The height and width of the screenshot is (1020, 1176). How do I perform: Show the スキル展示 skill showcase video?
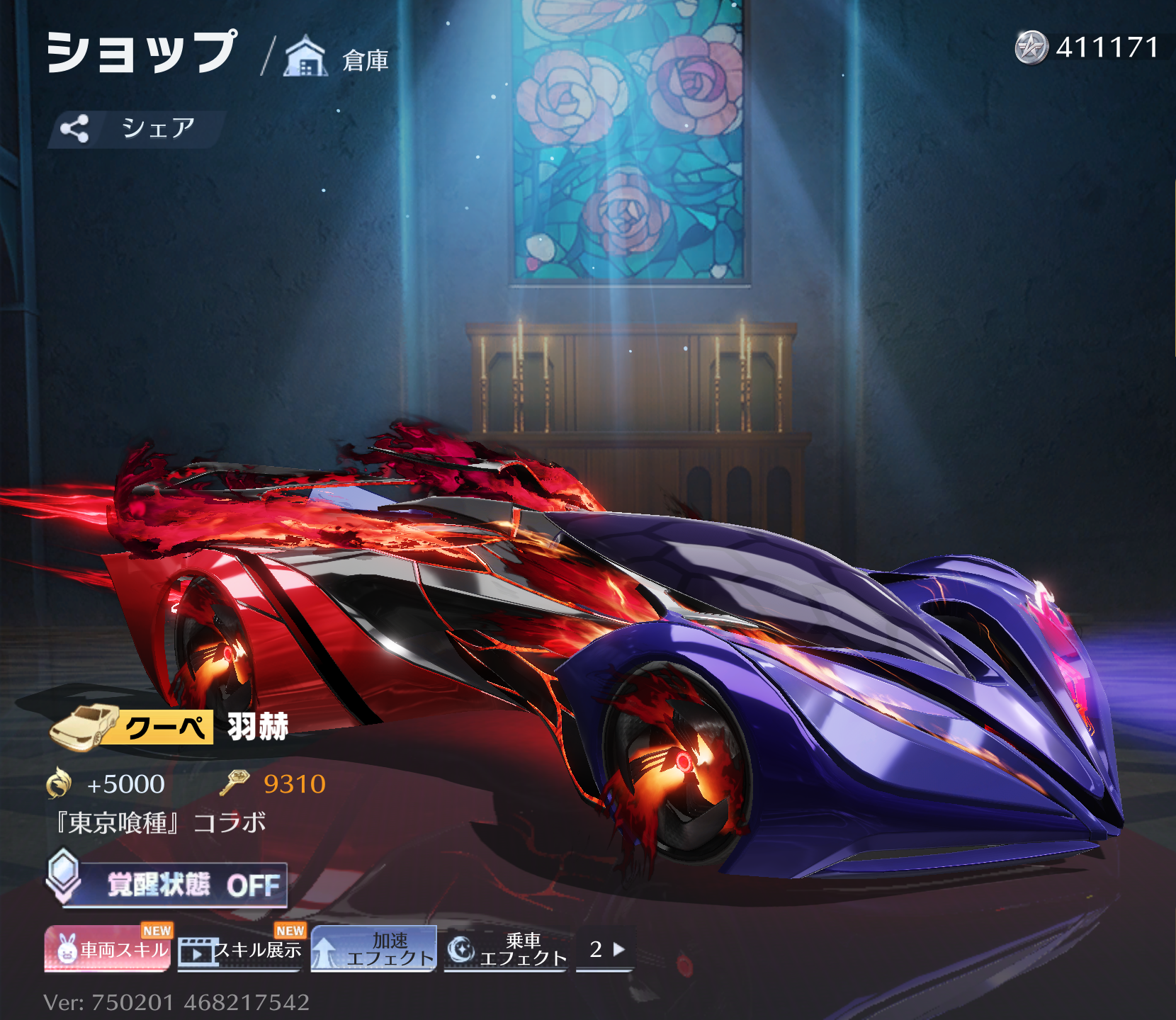pos(240,950)
